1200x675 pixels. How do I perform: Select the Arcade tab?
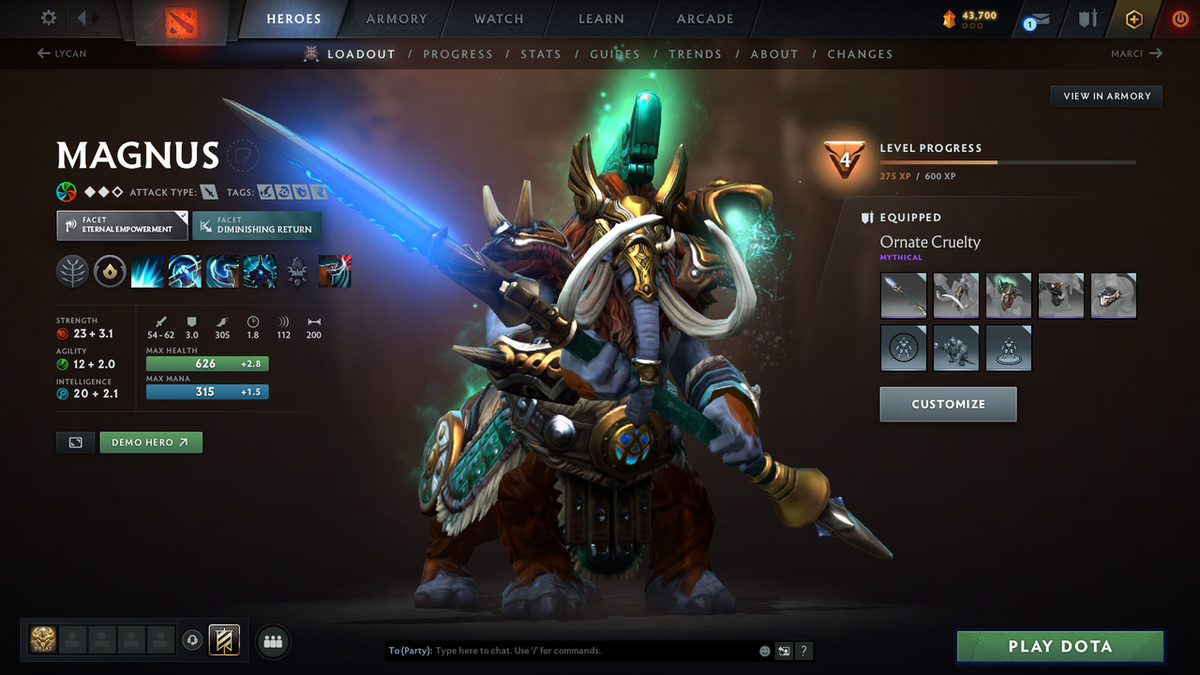(705, 19)
